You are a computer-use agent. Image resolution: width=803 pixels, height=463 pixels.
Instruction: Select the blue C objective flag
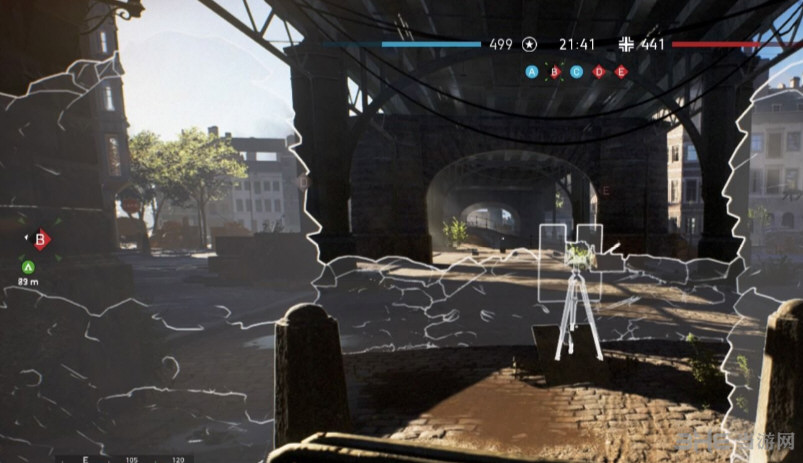[x=576, y=71]
